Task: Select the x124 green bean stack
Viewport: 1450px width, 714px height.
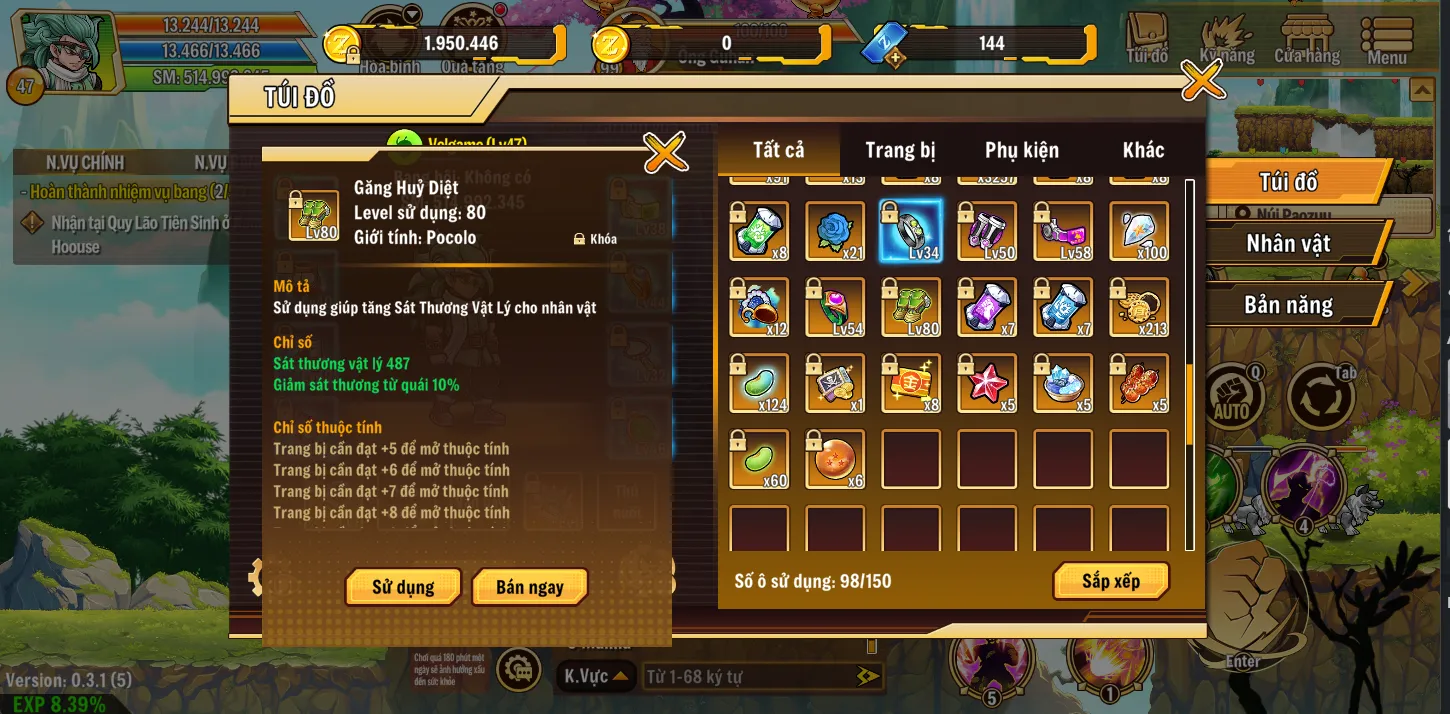Action: (759, 383)
